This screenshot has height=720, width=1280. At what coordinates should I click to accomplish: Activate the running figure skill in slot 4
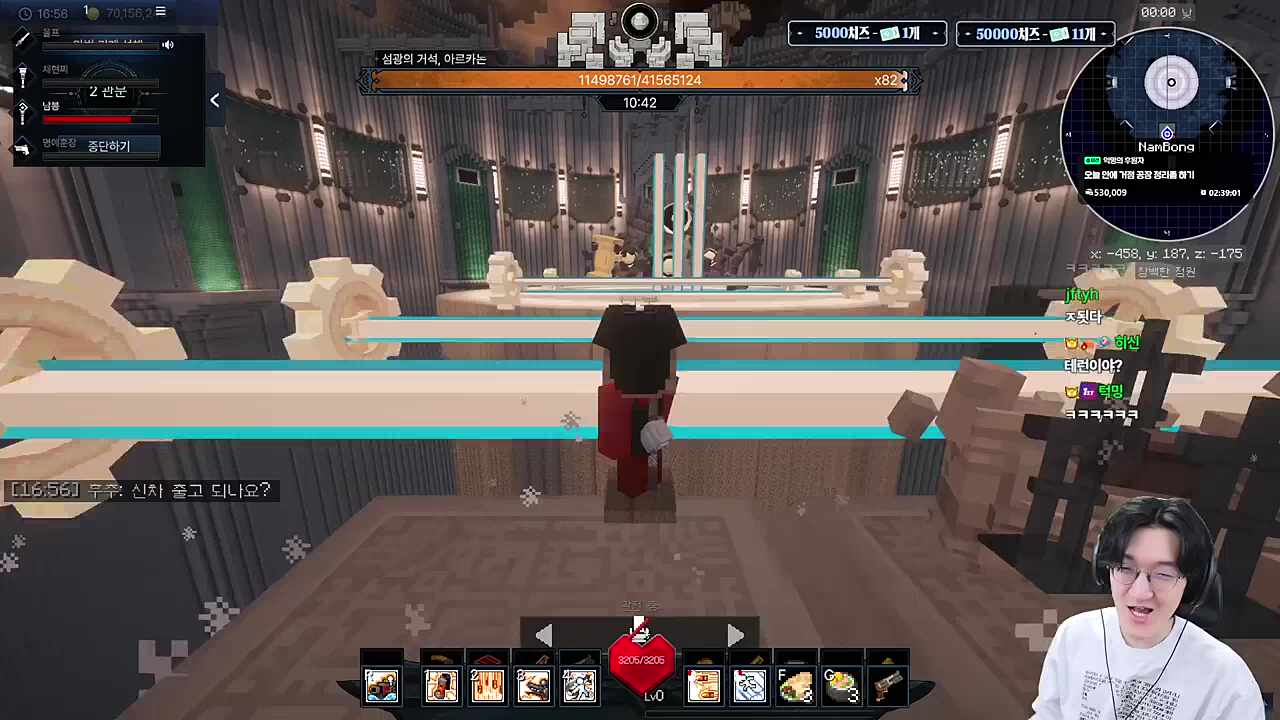tap(579, 685)
